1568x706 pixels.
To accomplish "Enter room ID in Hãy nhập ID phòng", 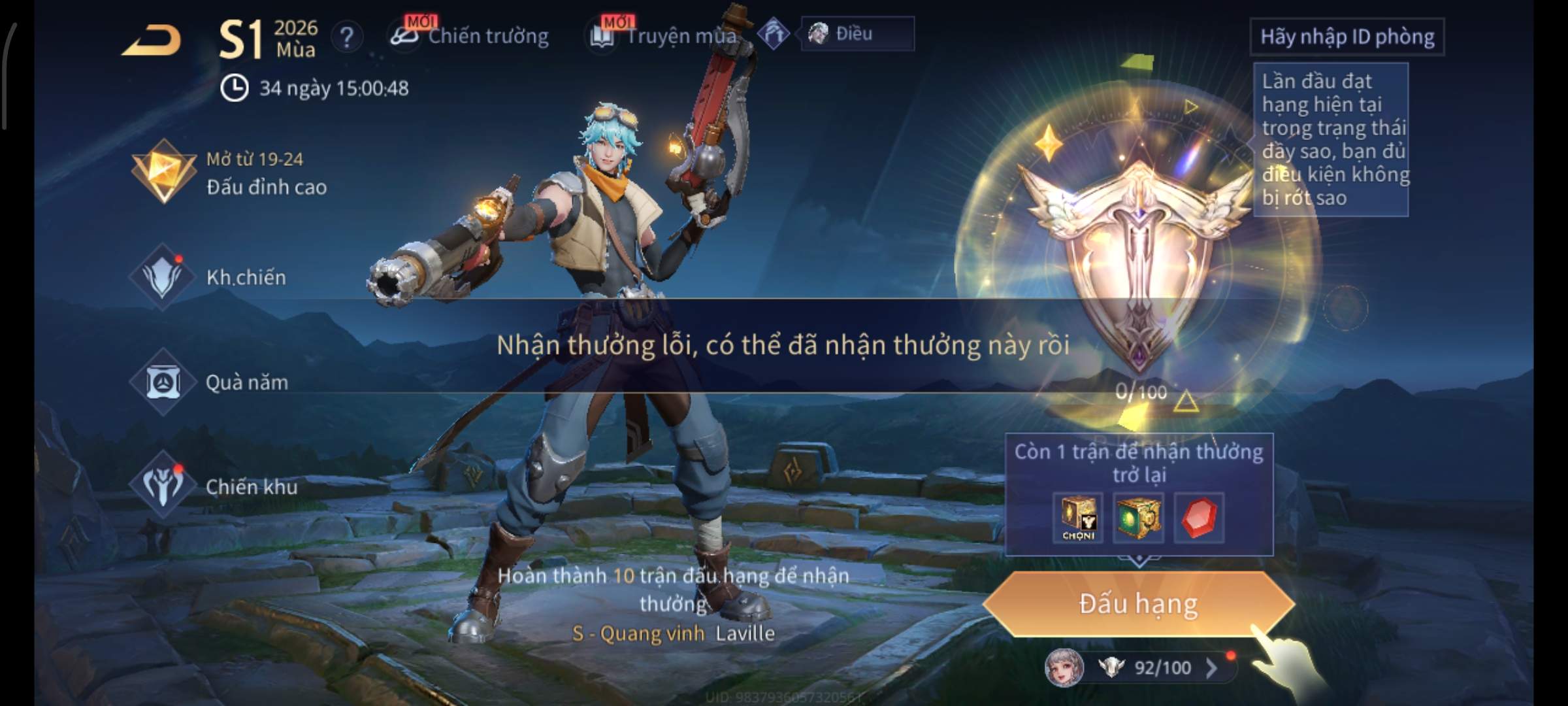I will coord(1347,37).
